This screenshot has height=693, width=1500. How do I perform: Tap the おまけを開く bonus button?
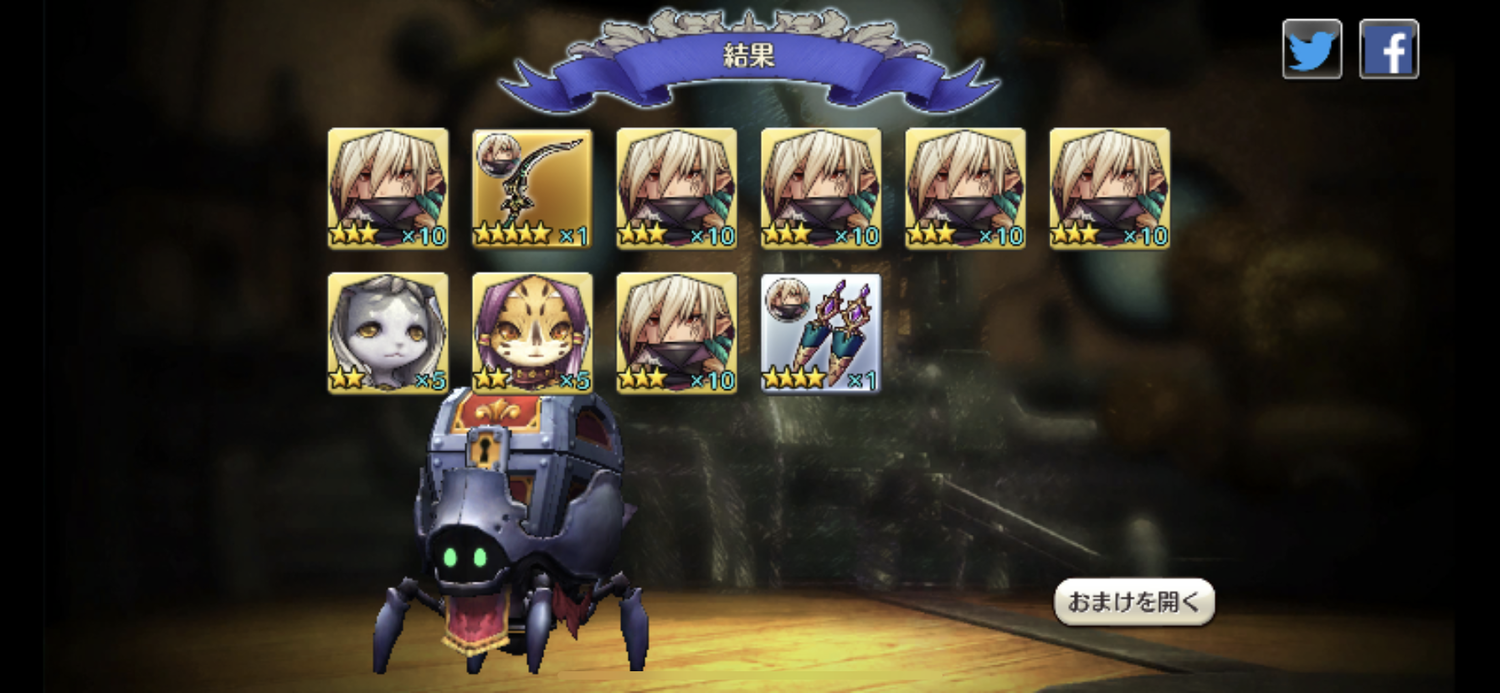[x=1134, y=602]
